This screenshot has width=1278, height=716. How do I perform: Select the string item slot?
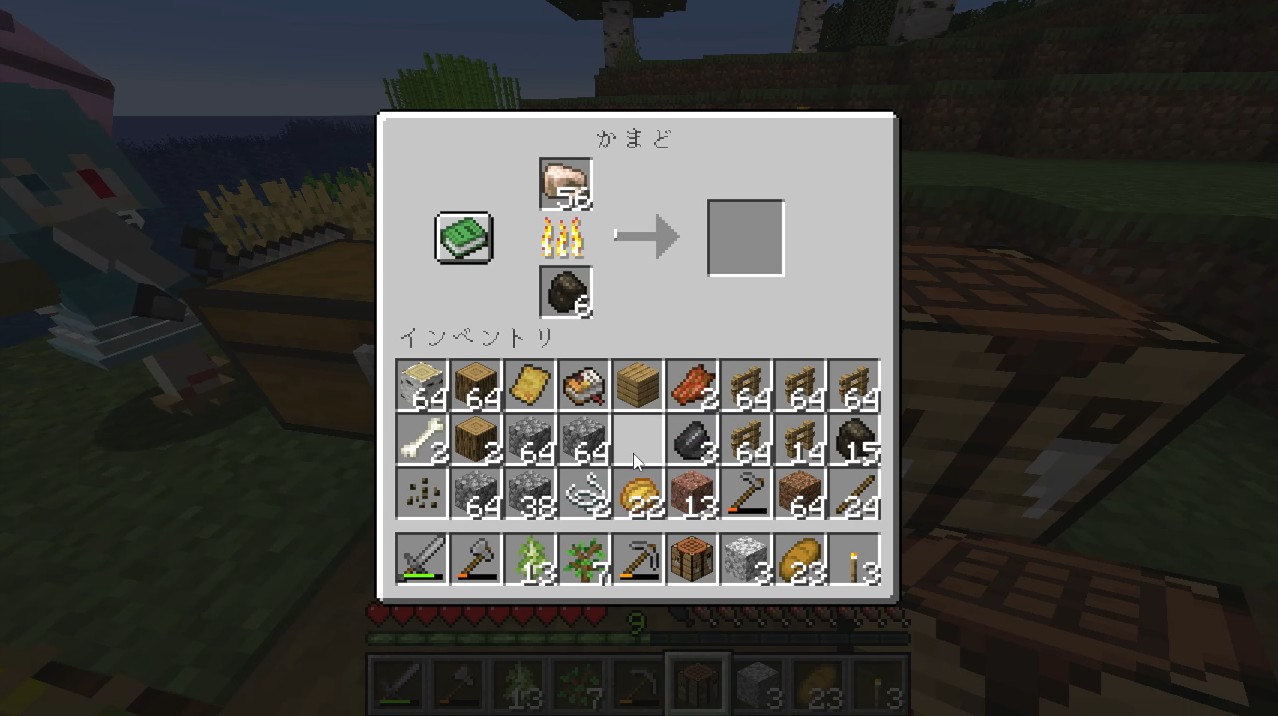[584, 493]
